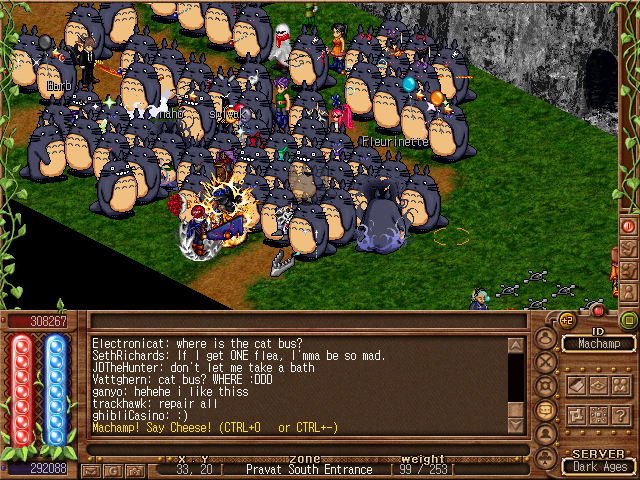This screenshot has height=480, width=640.
Task: Click the question mark help button
Action: click(621, 414)
